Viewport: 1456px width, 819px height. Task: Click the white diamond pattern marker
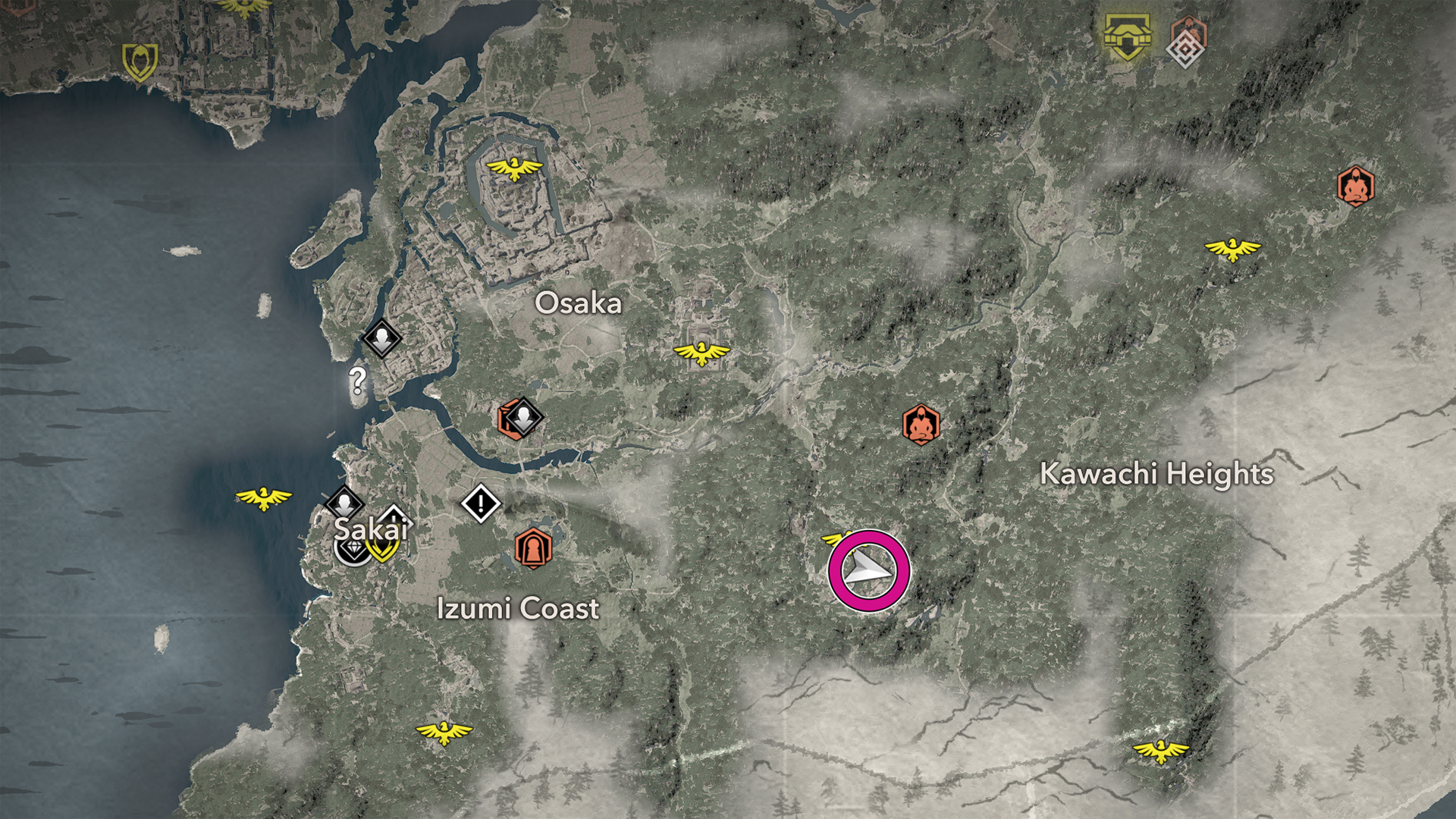click(x=1185, y=50)
